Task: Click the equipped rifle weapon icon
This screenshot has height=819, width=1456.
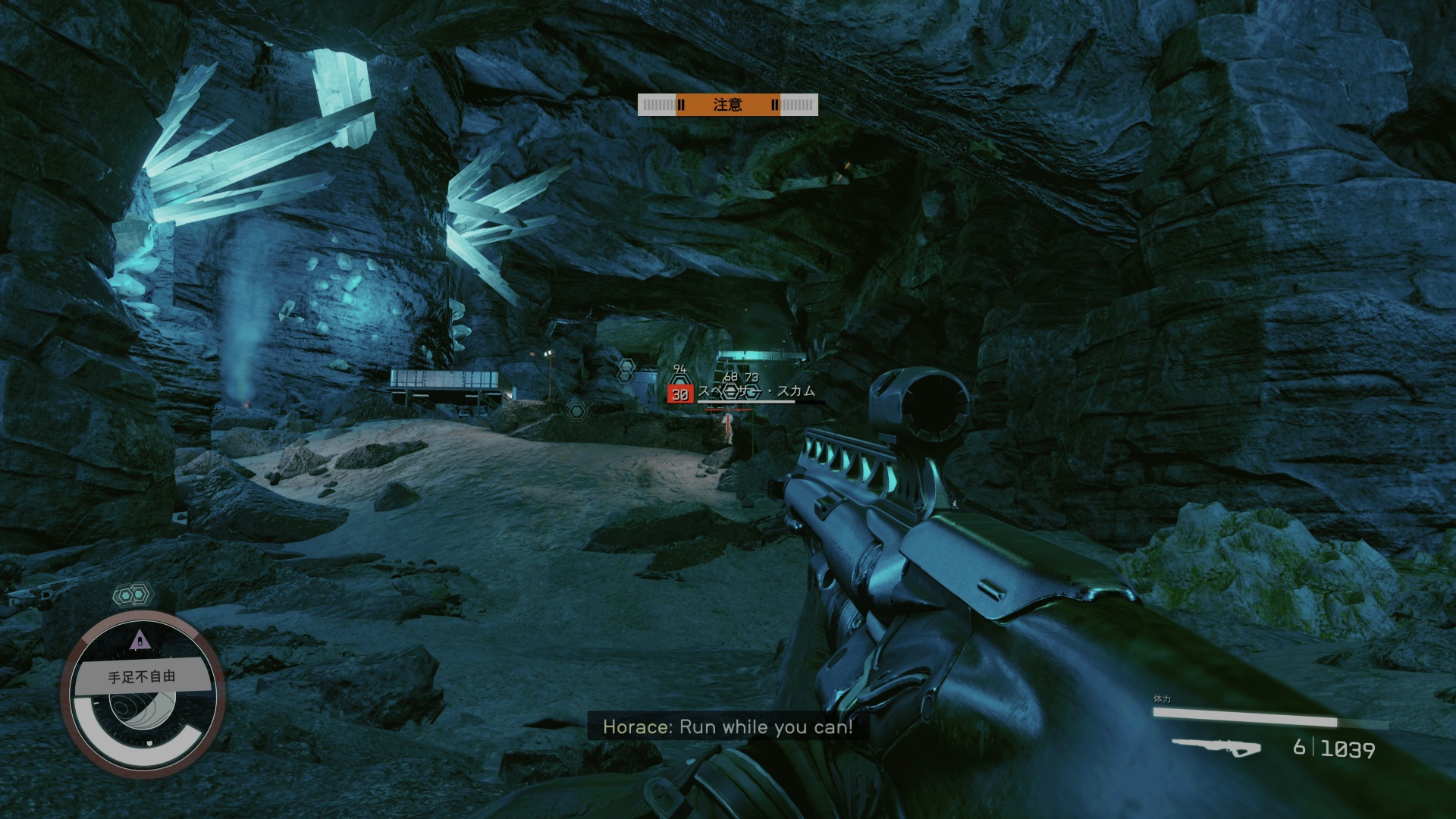Action: click(x=1216, y=747)
